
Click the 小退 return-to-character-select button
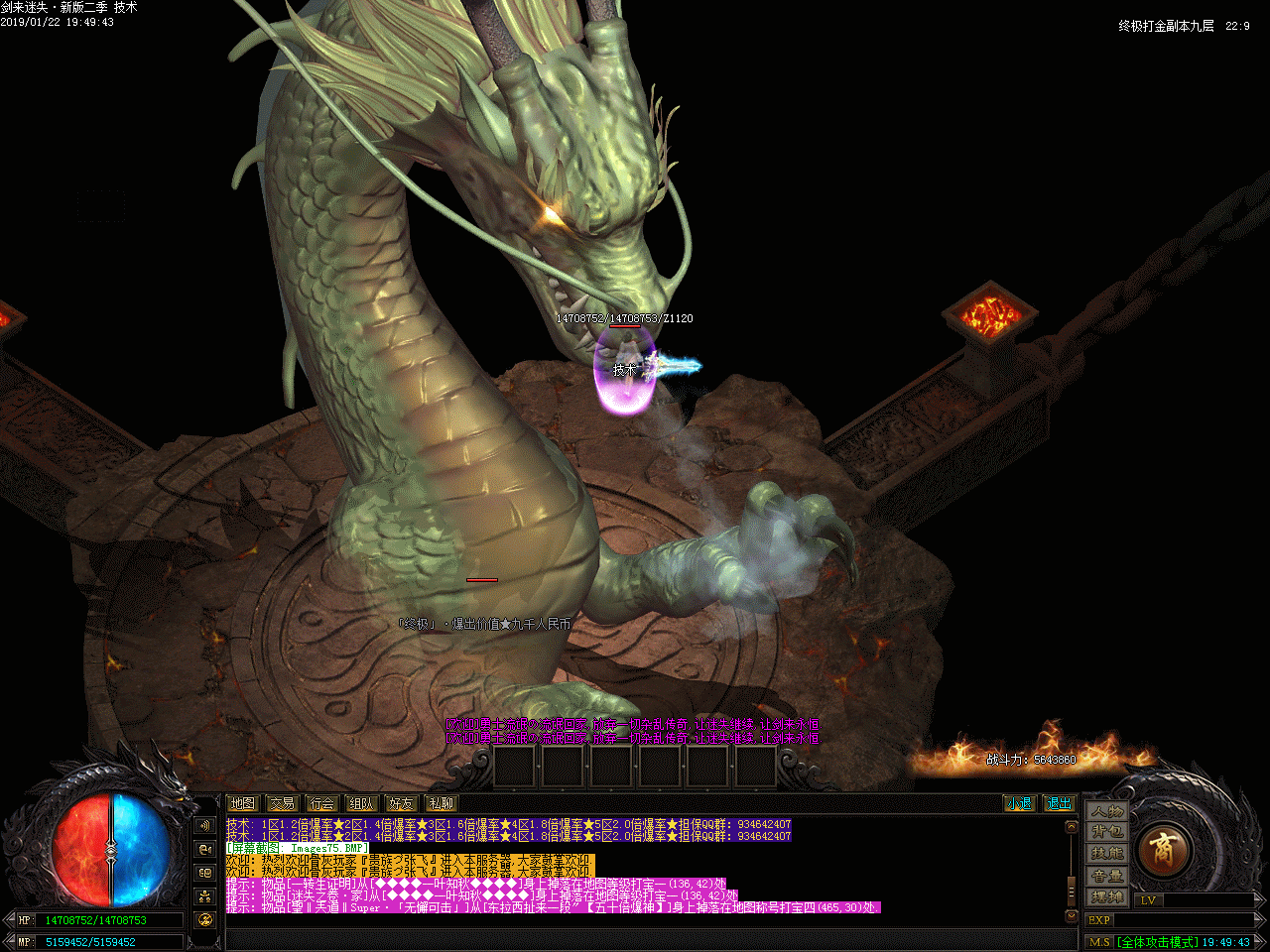[x=1018, y=803]
